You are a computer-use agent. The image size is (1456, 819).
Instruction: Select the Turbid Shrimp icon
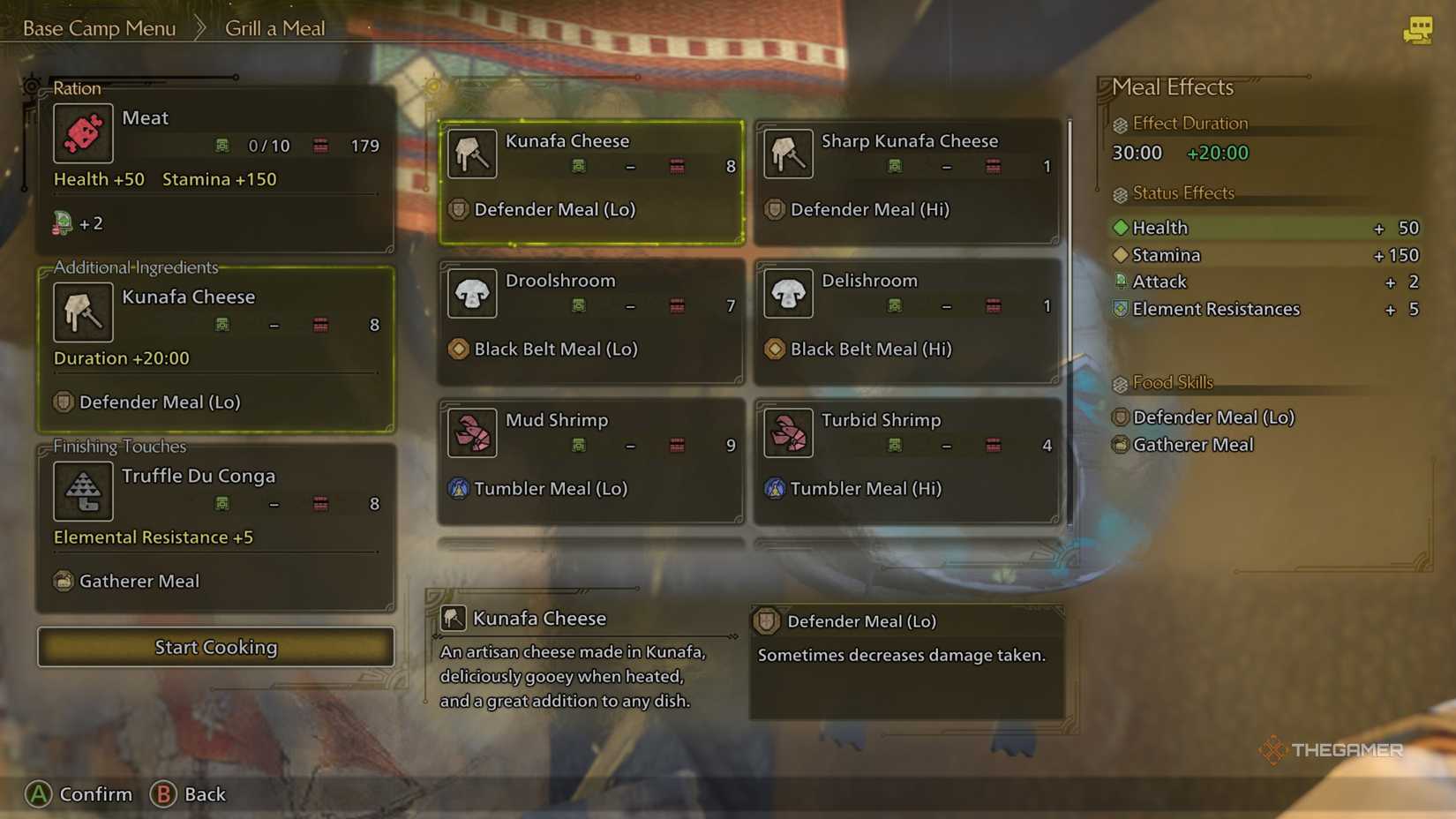pos(788,433)
